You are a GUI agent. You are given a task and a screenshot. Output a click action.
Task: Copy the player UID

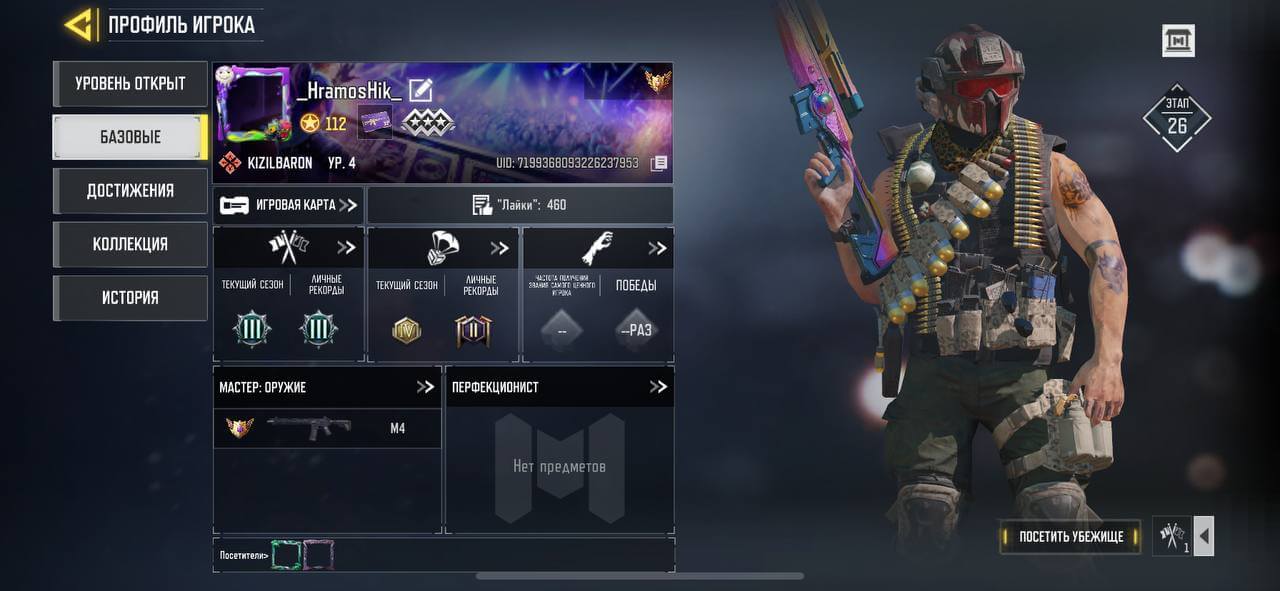point(658,163)
